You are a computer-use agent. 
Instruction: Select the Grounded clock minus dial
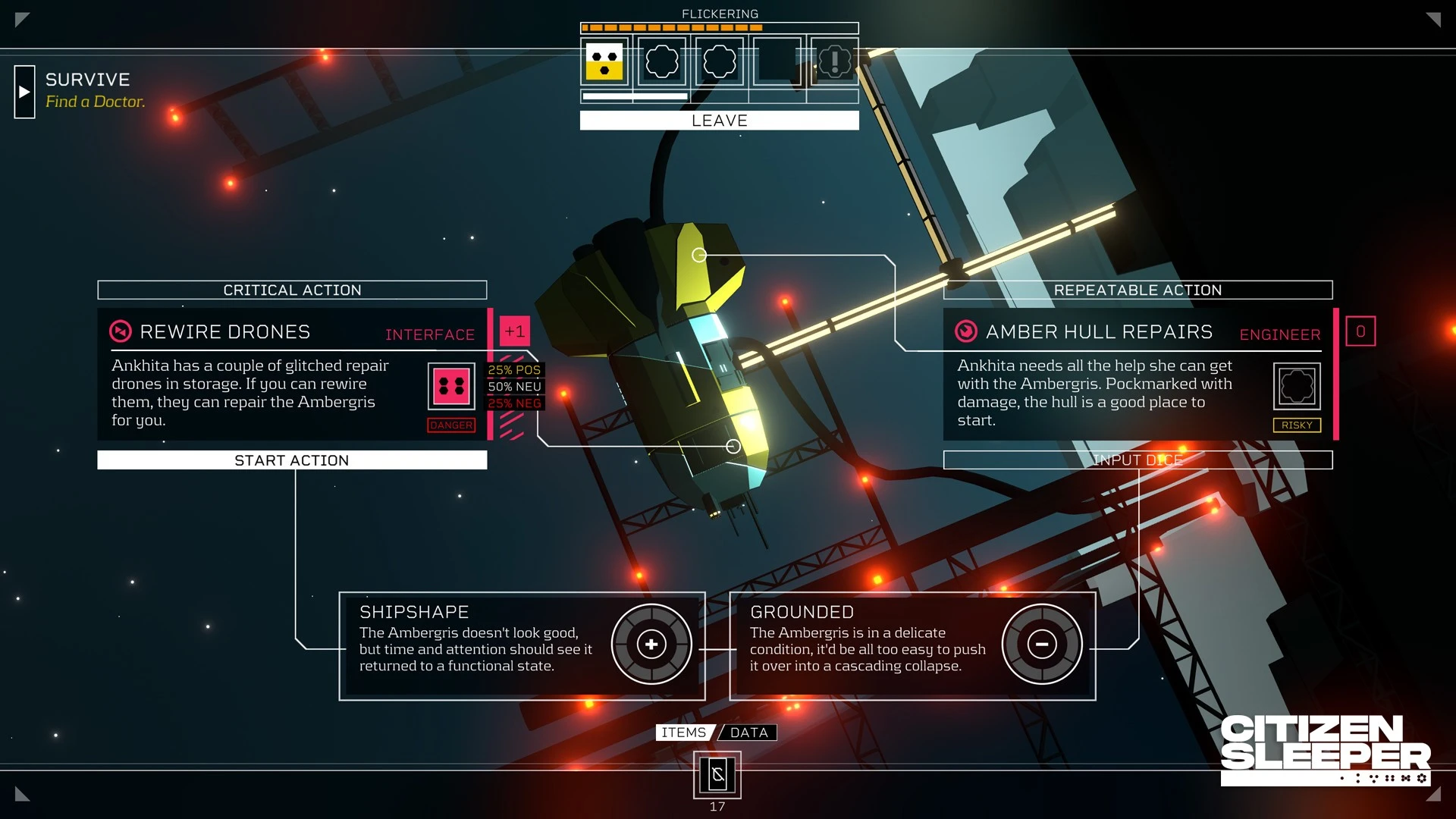point(1042,645)
